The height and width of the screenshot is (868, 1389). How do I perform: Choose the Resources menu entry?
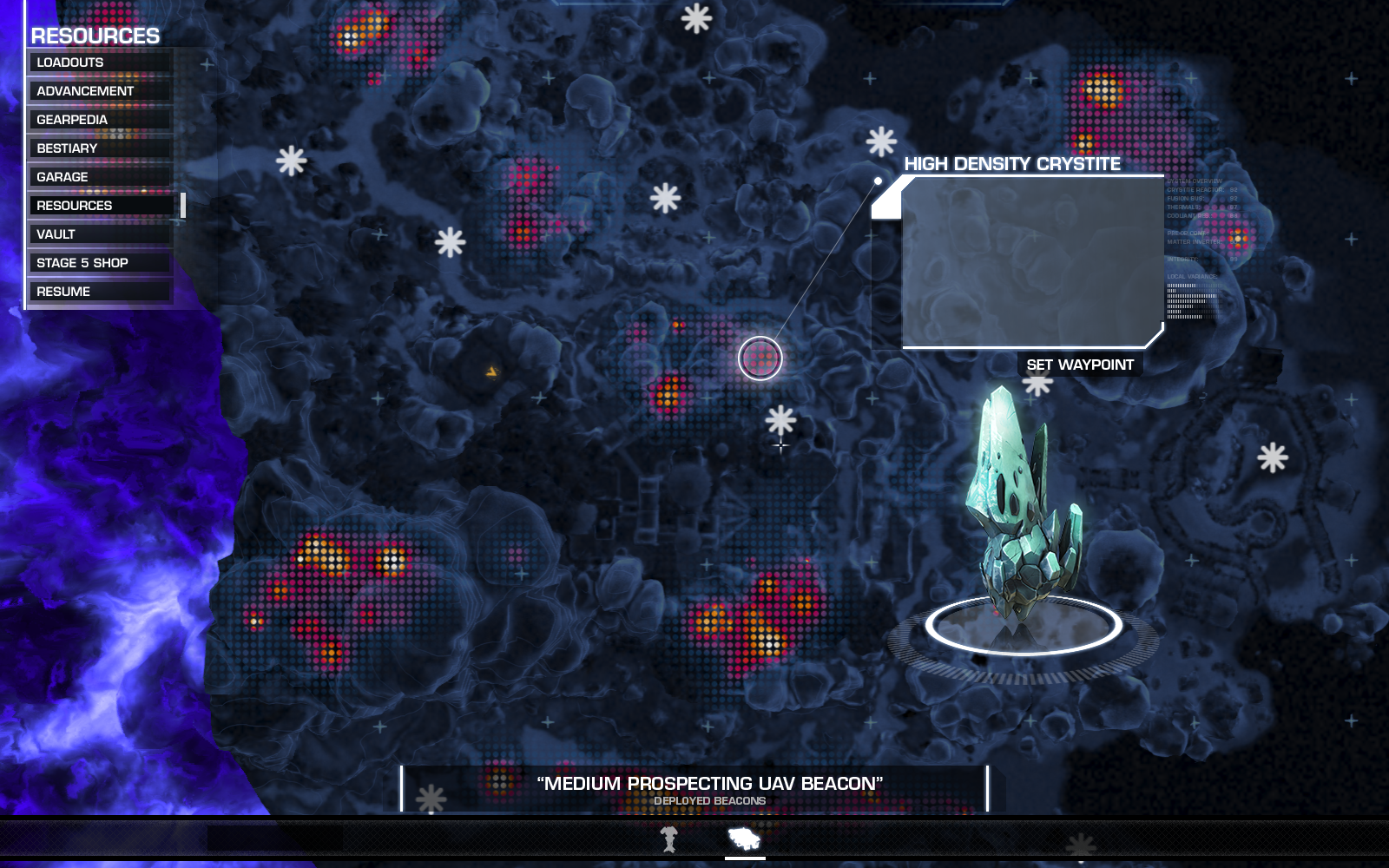101,206
